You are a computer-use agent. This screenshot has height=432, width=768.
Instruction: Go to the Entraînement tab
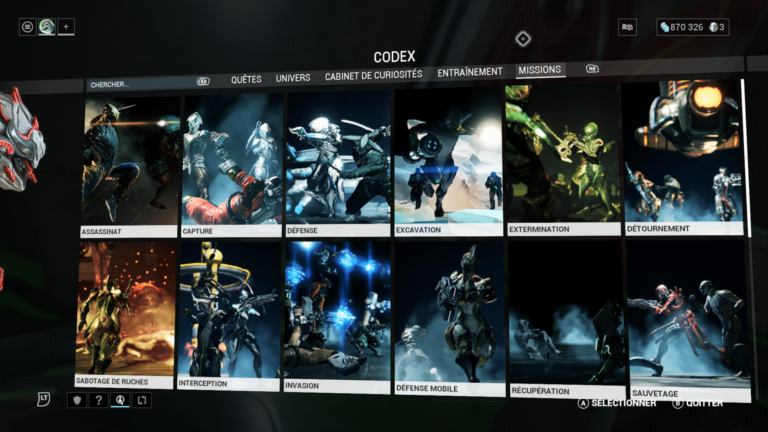[469, 72]
